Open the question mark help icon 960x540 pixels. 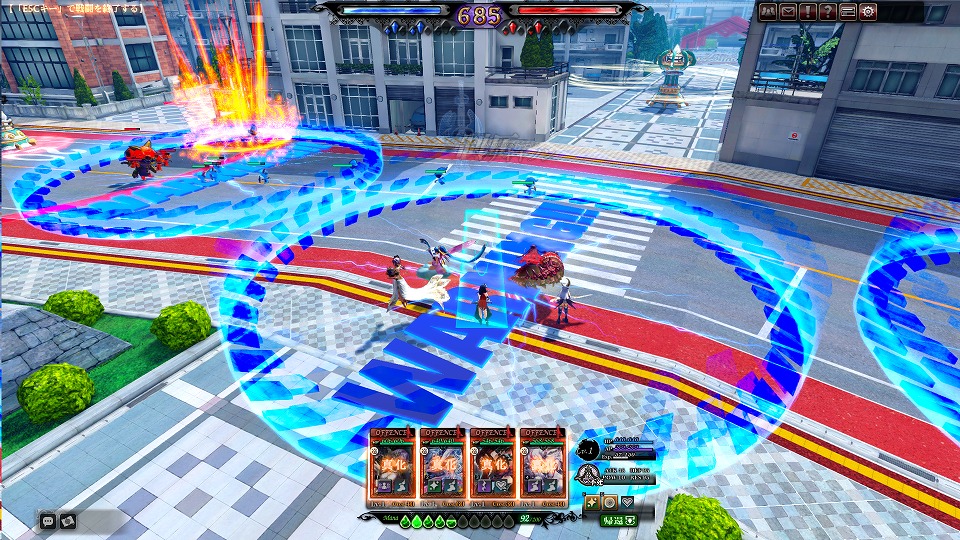click(x=828, y=12)
